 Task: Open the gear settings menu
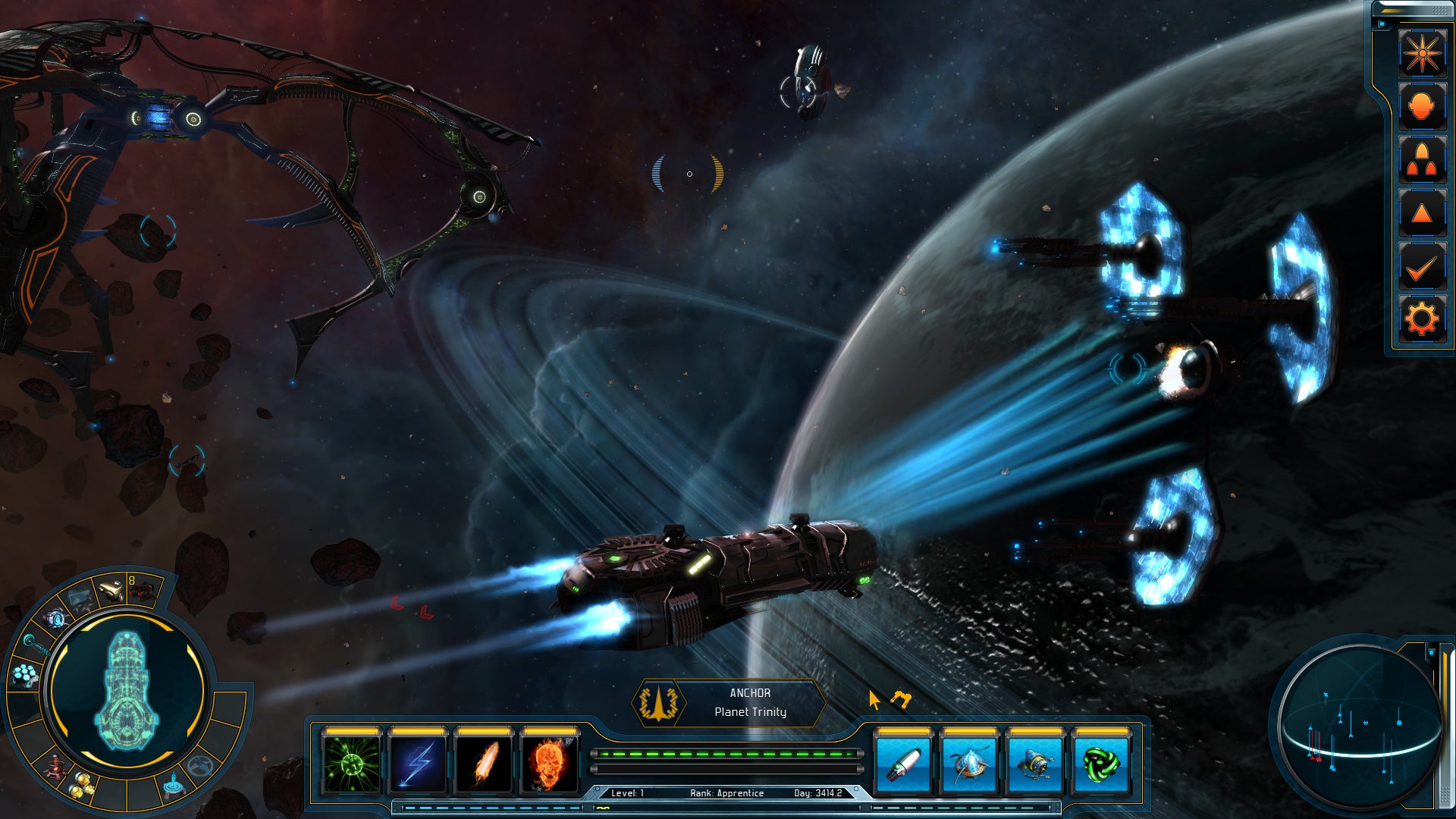point(1421,319)
